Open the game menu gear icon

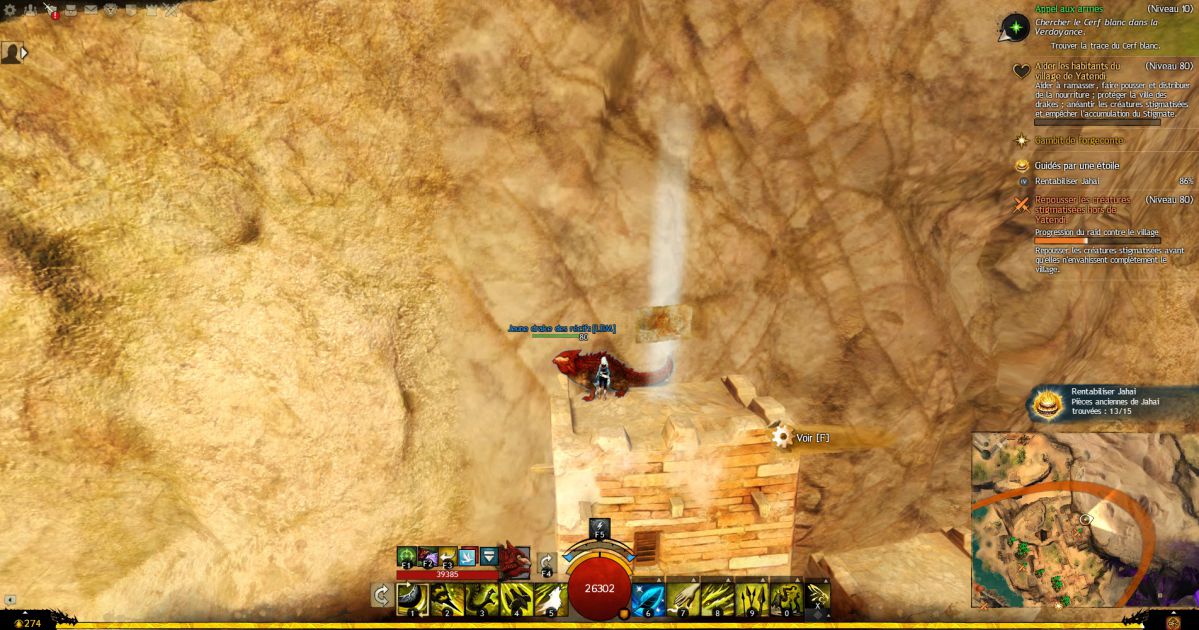click(11, 10)
